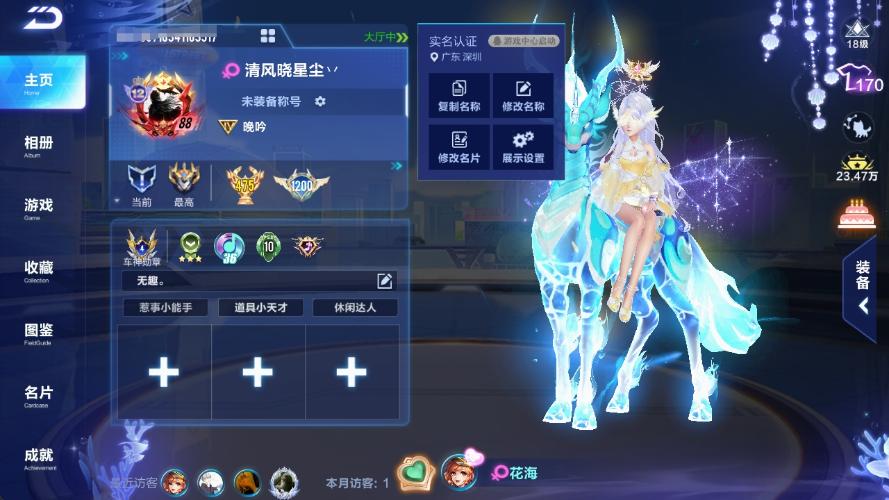Switch to the 名片 Cardcase tab
The width and height of the screenshot is (889, 500).
tap(38, 396)
